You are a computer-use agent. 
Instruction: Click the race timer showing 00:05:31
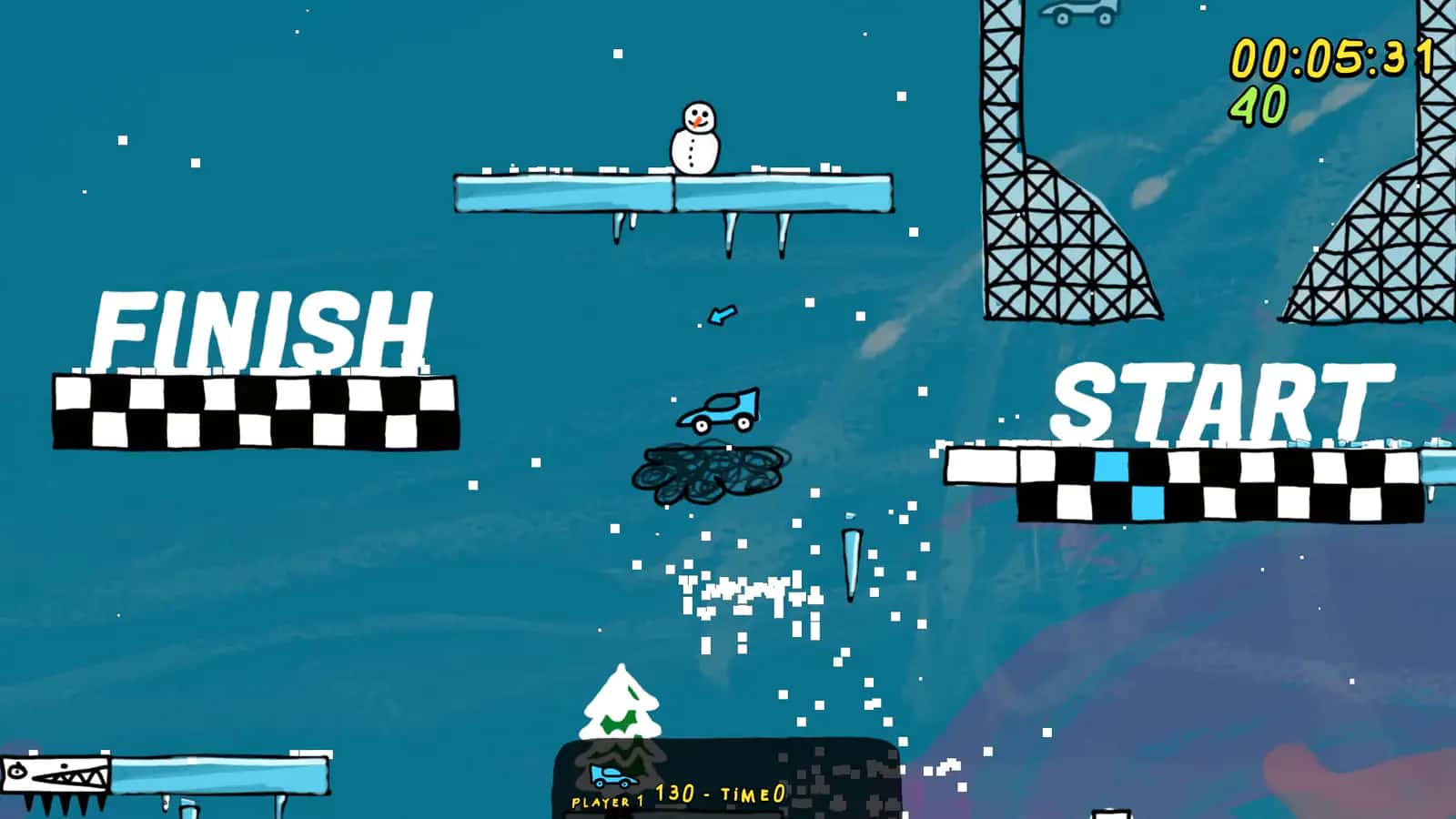click(1333, 57)
